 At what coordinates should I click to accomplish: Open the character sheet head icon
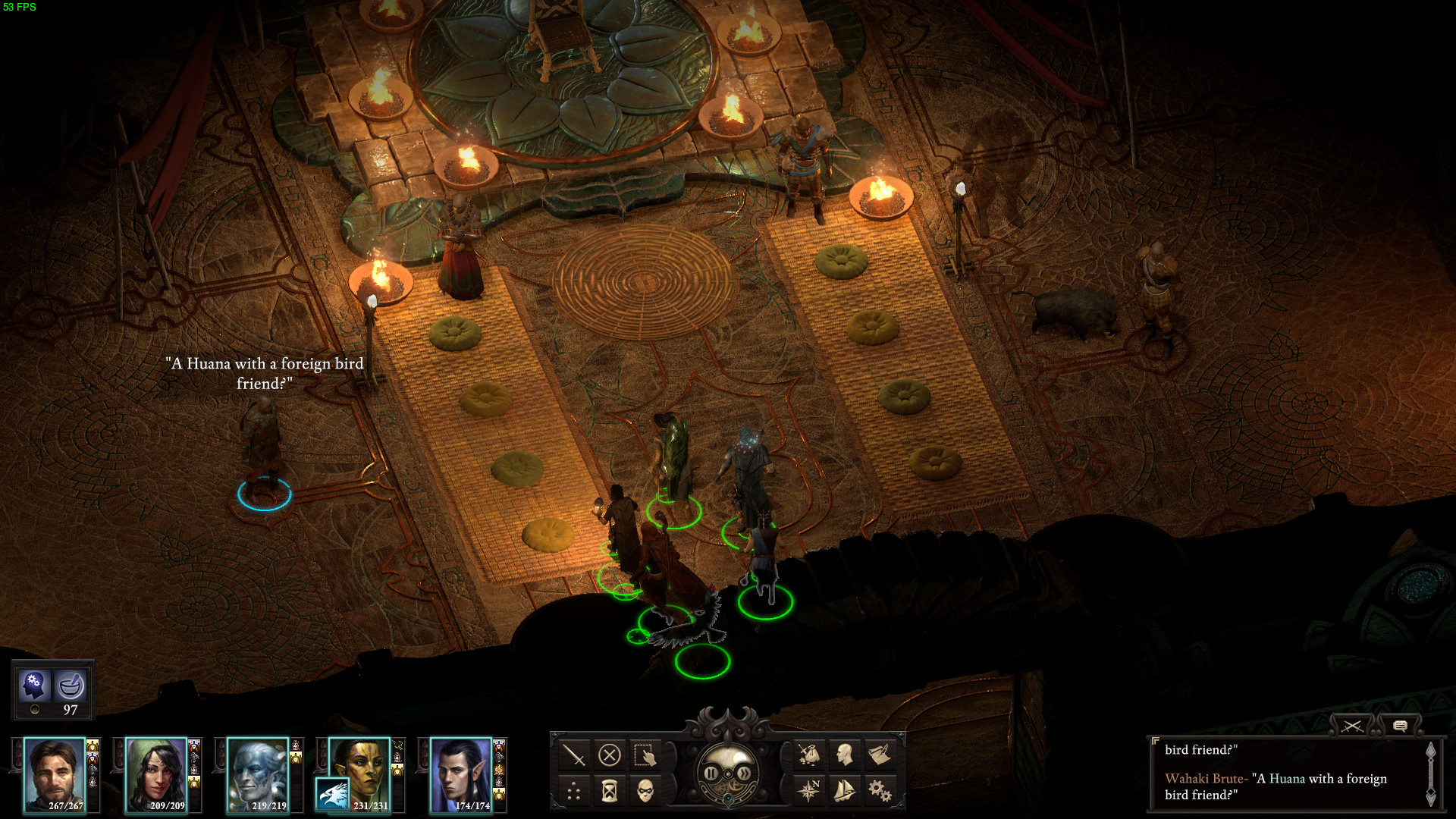(844, 755)
